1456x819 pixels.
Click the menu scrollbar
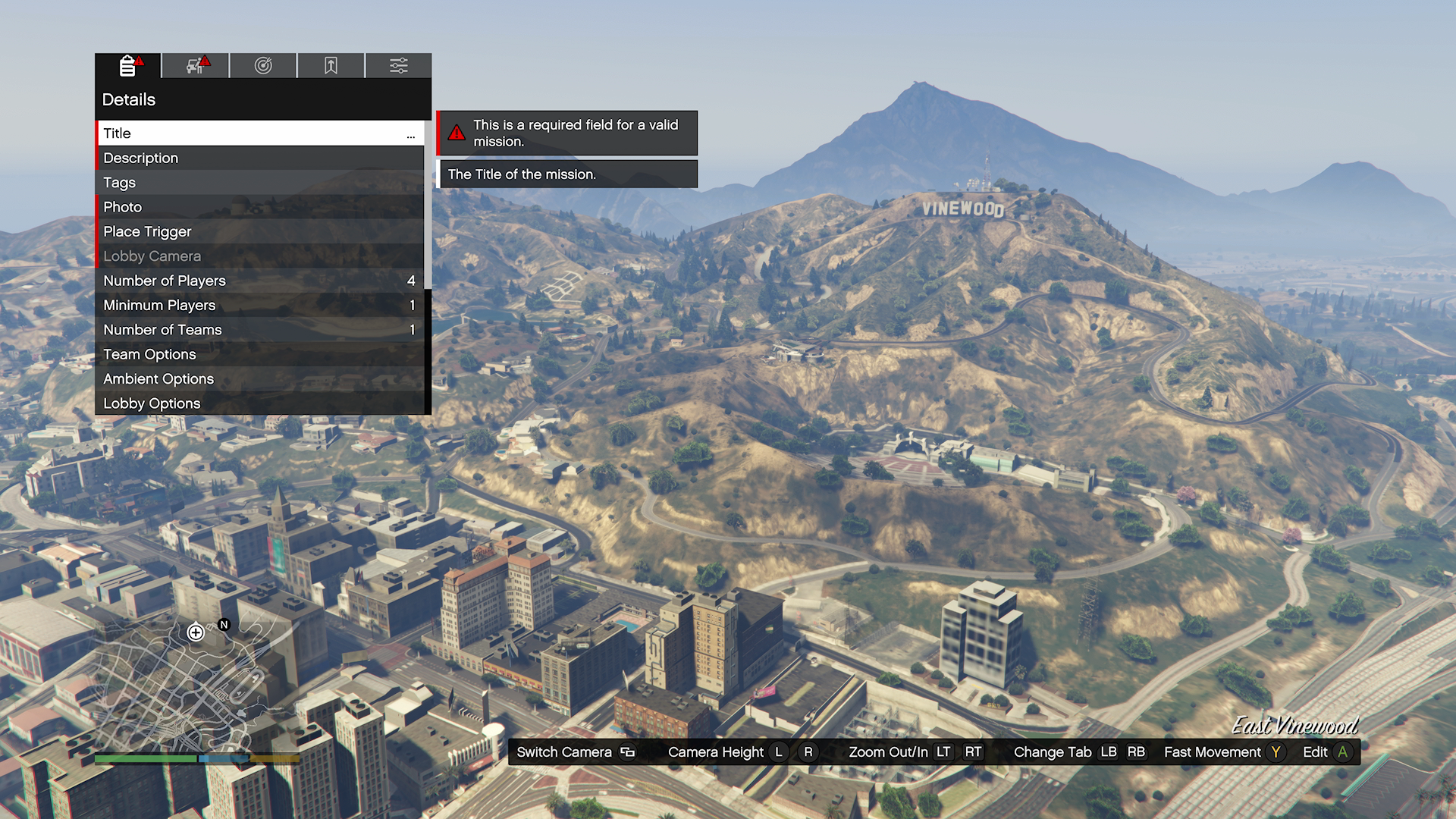tap(428, 205)
